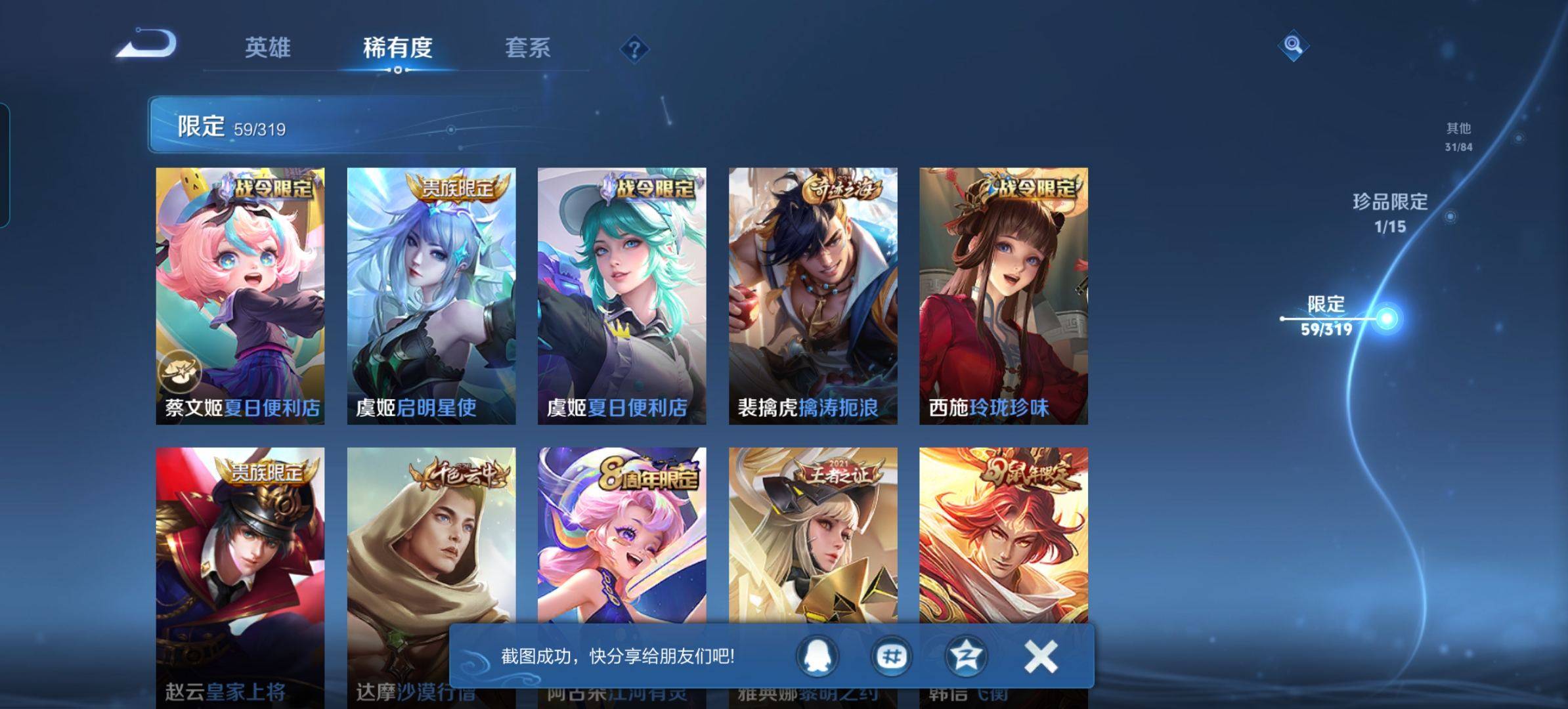Jump to the 其他 rarity section
This screenshot has height=709, width=1568.
[x=1458, y=136]
